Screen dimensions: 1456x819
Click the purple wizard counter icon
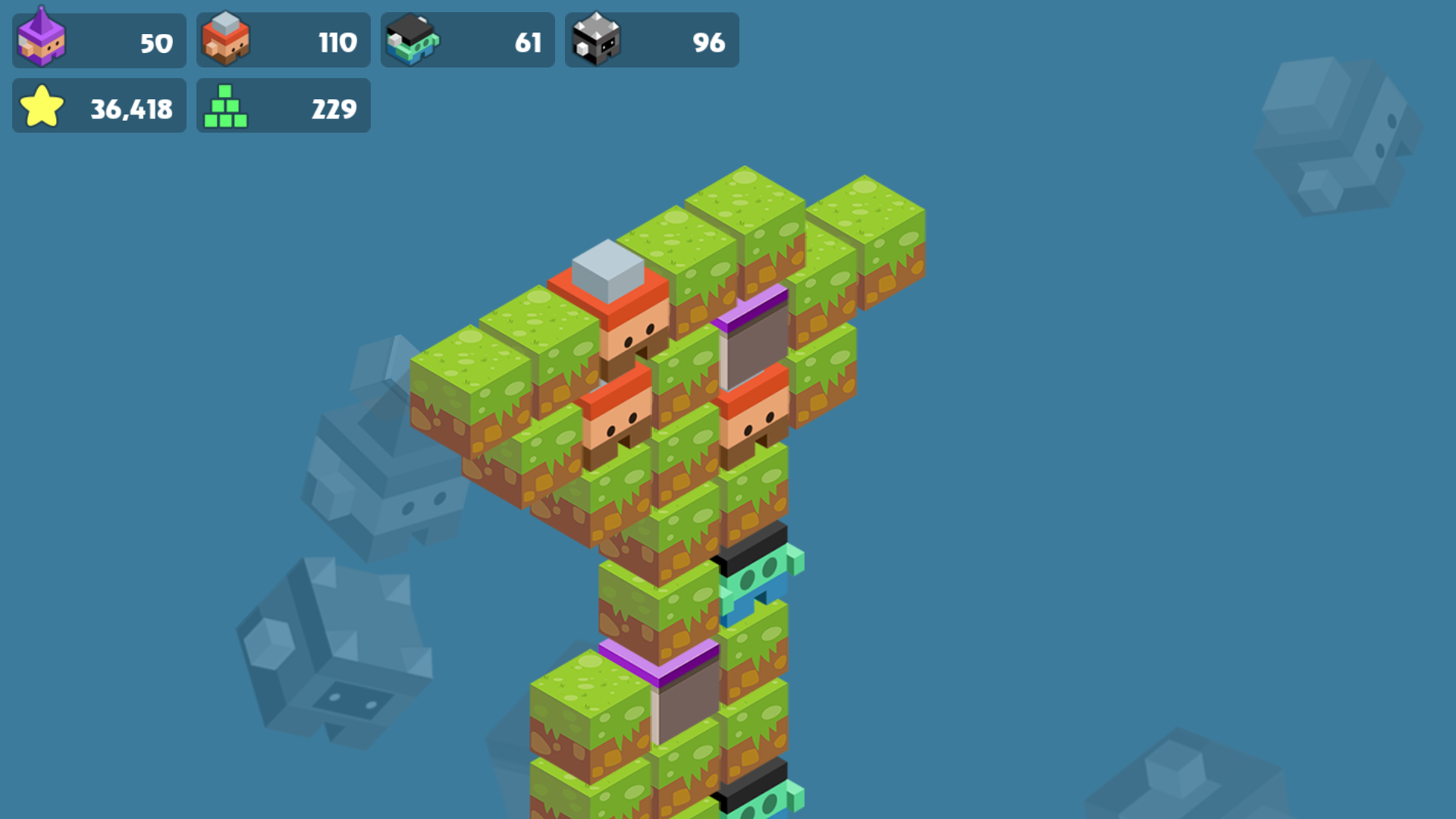tap(42, 39)
